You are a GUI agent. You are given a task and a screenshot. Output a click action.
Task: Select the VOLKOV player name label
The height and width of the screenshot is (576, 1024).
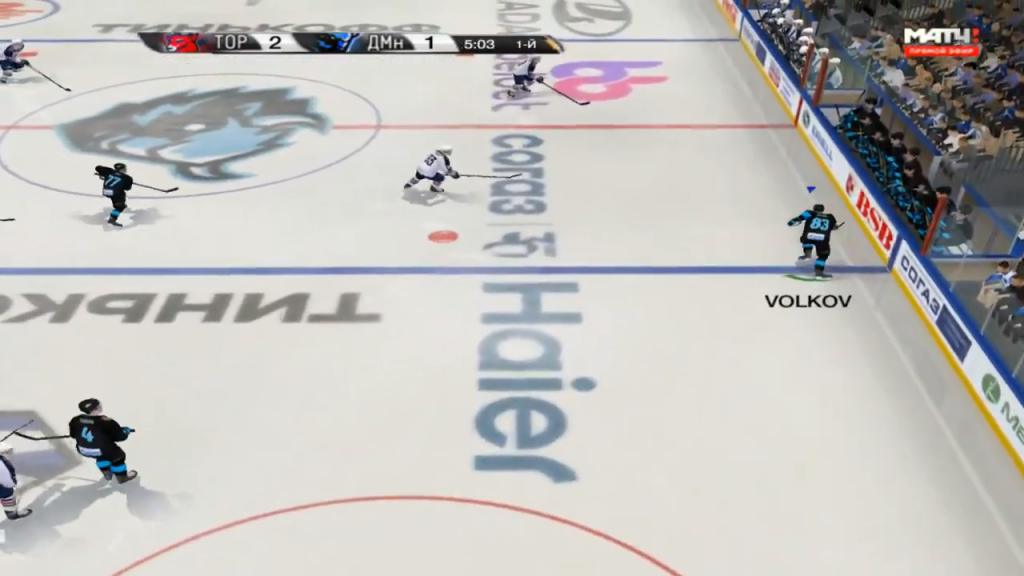(x=807, y=301)
